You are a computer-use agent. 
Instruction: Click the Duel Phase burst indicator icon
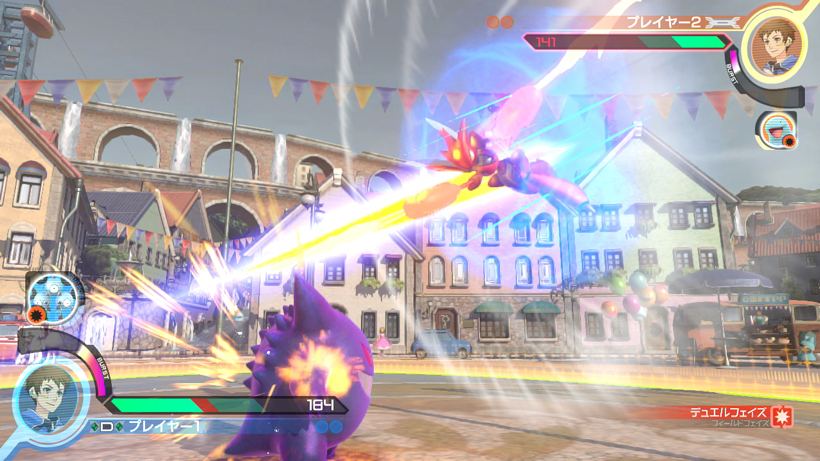(x=782, y=417)
